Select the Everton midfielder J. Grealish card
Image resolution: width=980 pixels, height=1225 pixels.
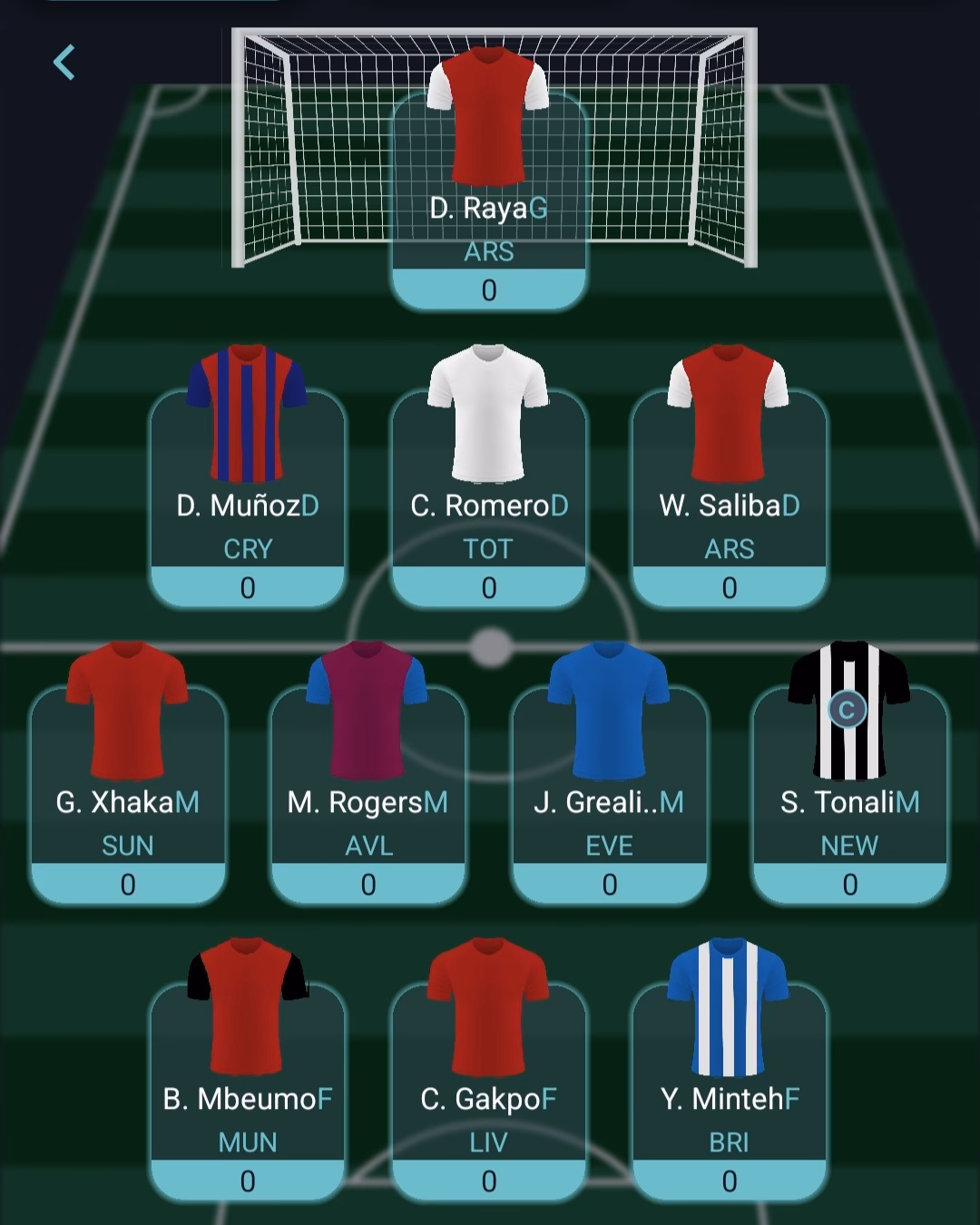pos(609,802)
